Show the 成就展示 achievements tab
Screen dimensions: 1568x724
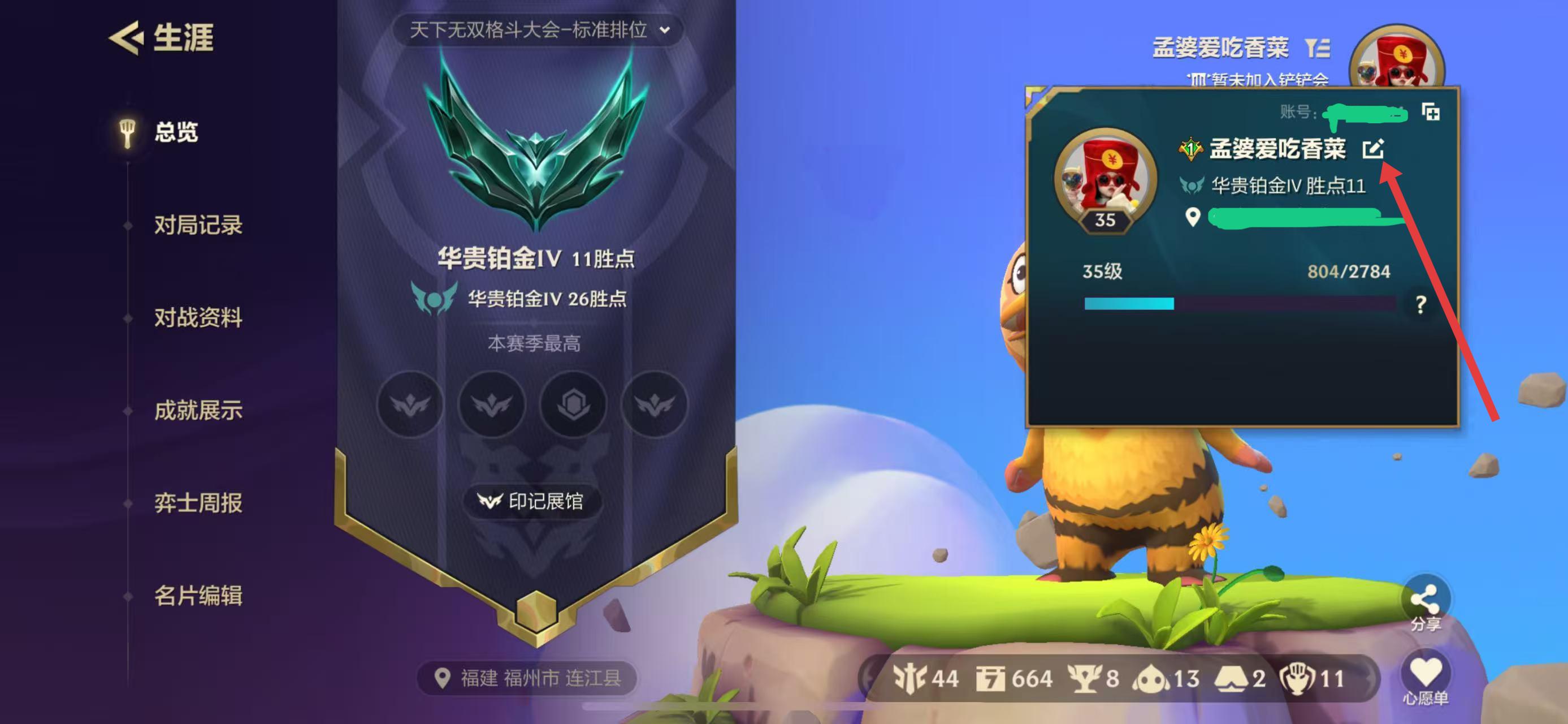(x=198, y=411)
